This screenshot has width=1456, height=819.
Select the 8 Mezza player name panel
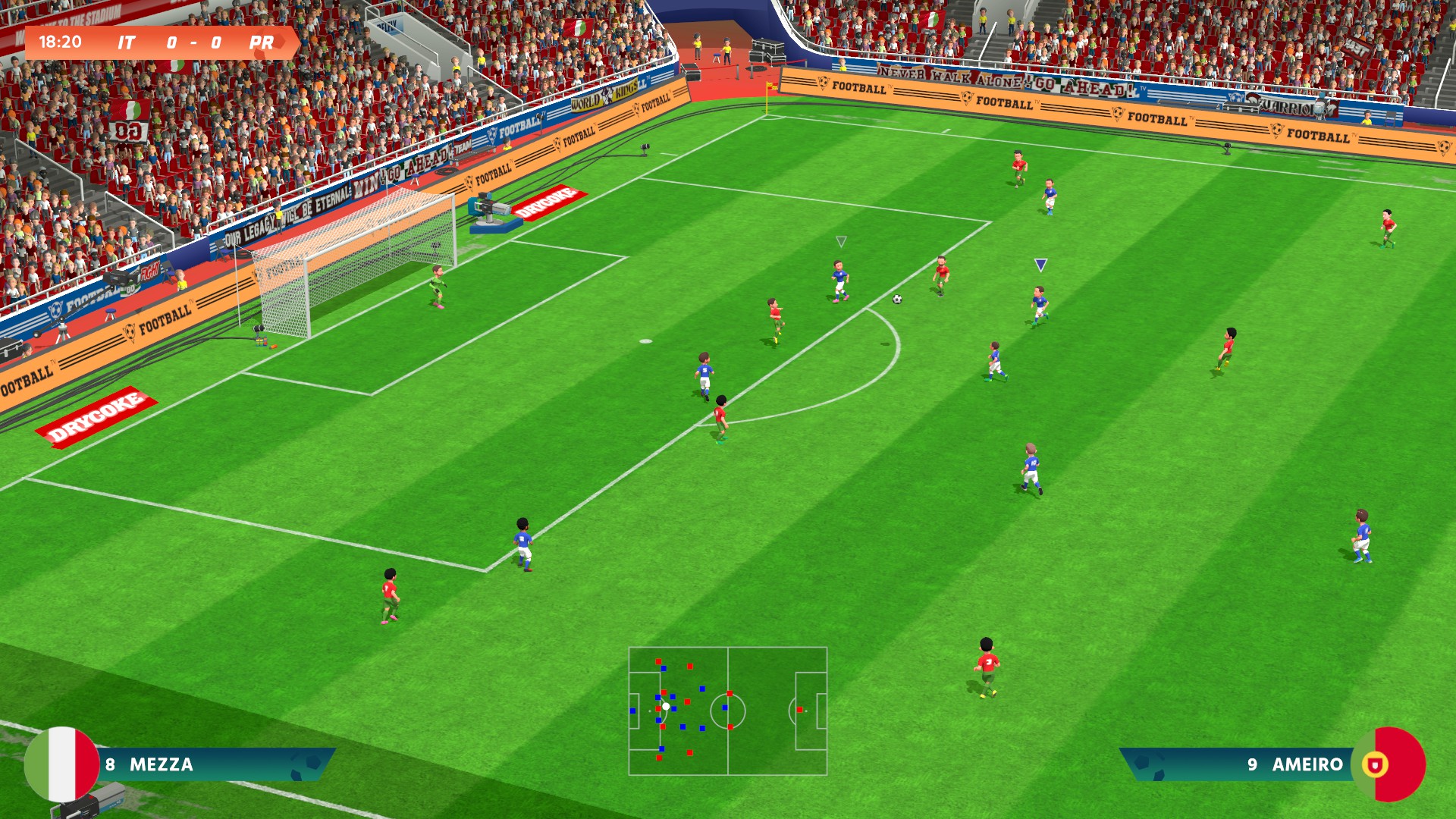click(212, 764)
